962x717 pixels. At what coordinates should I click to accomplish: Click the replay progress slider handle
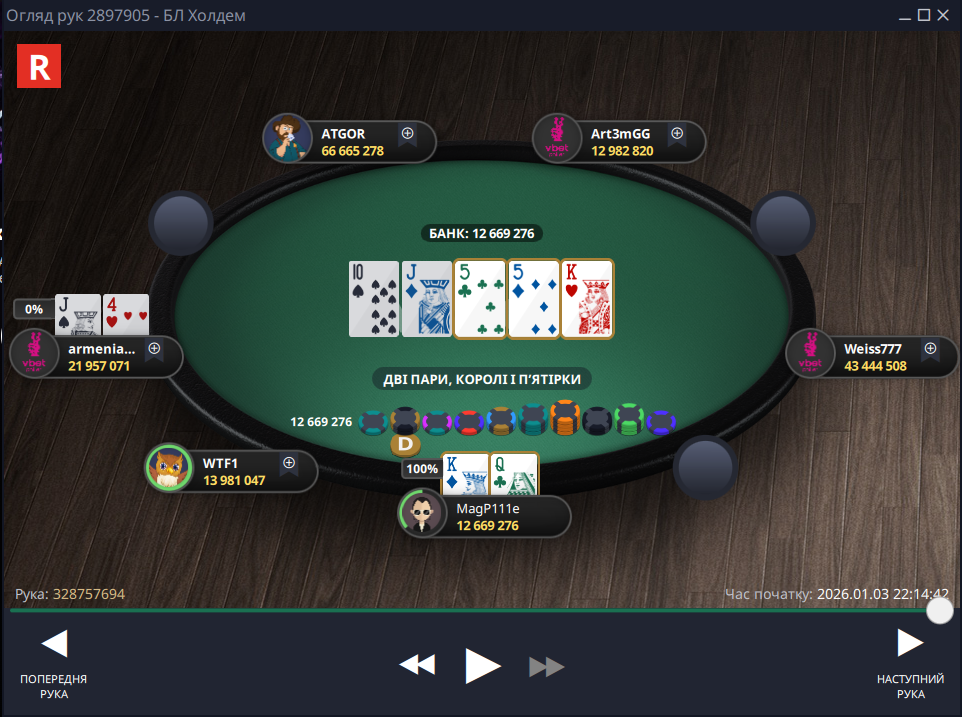[x=939, y=610]
